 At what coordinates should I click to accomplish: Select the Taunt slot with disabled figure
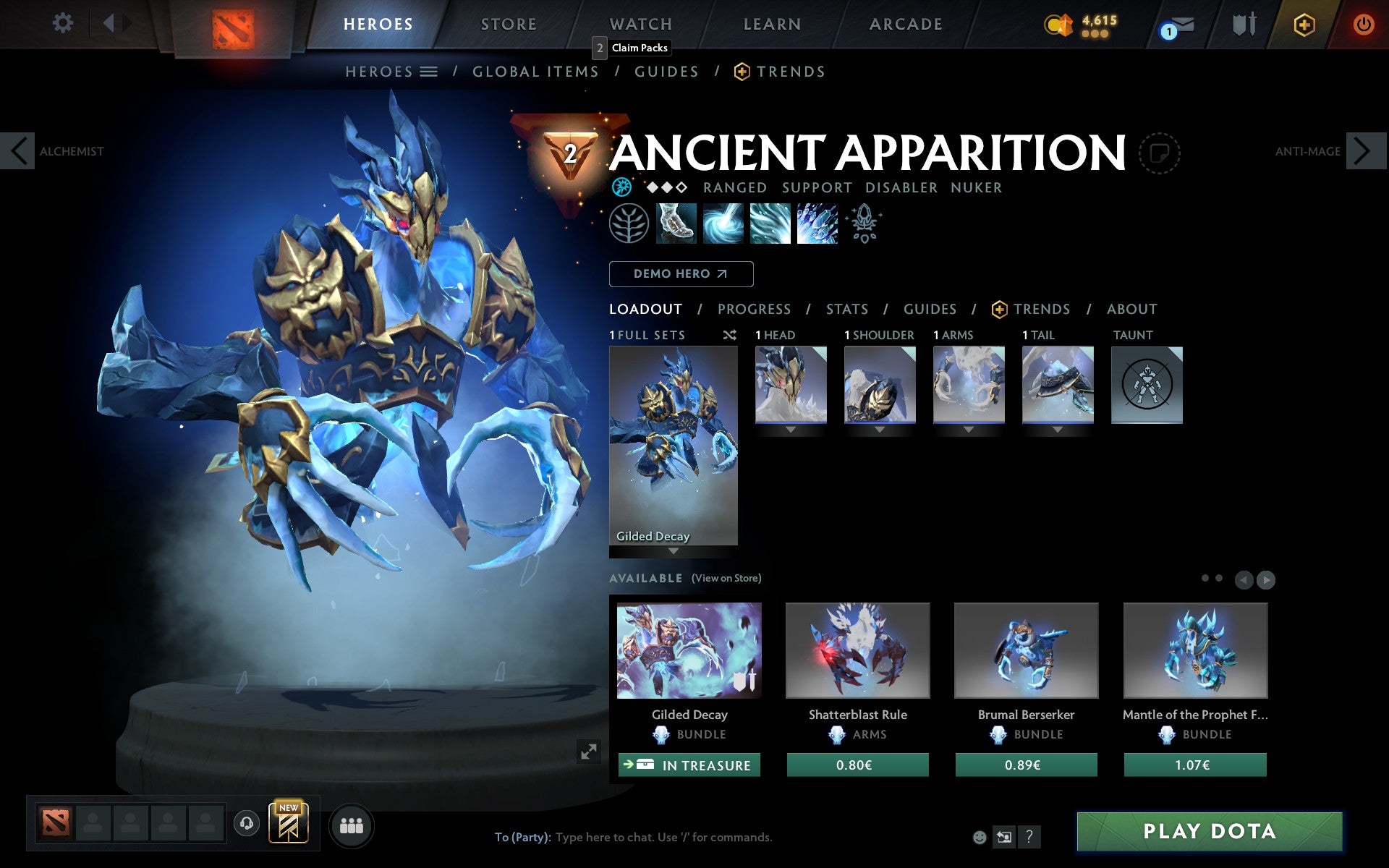[x=1147, y=385]
